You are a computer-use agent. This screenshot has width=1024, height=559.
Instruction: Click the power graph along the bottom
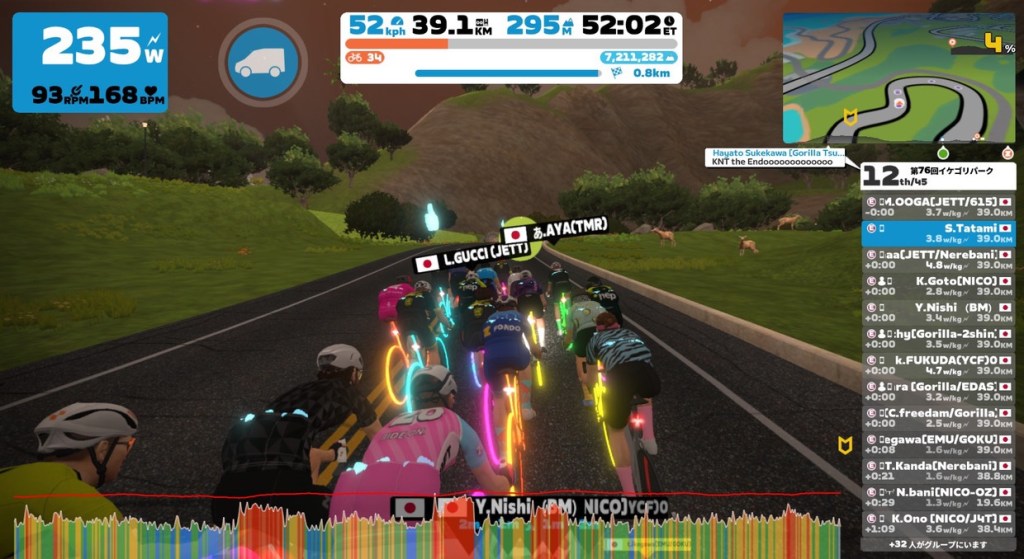click(420, 532)
